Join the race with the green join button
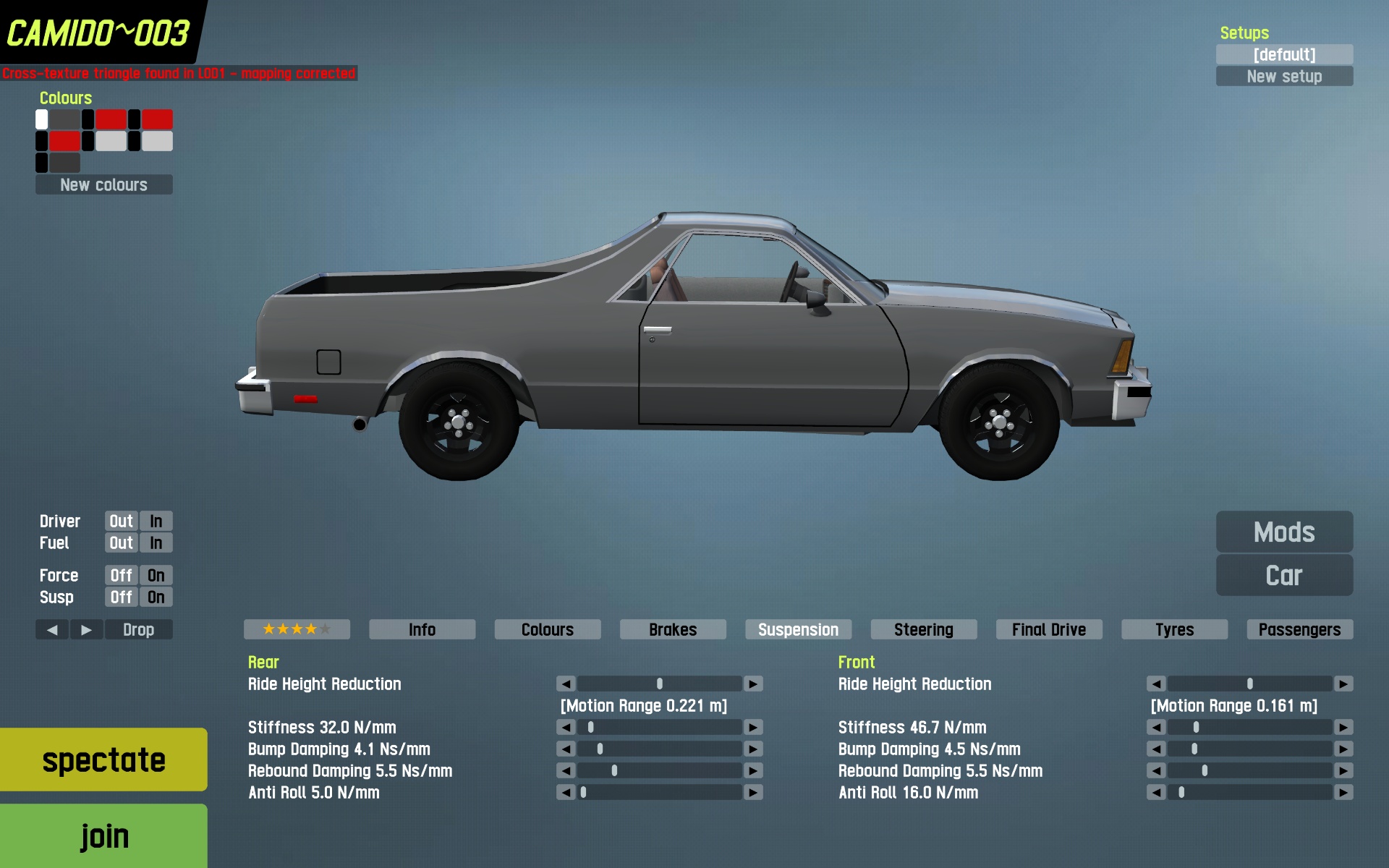The image size is (1389, 868). tap(103, 835)
